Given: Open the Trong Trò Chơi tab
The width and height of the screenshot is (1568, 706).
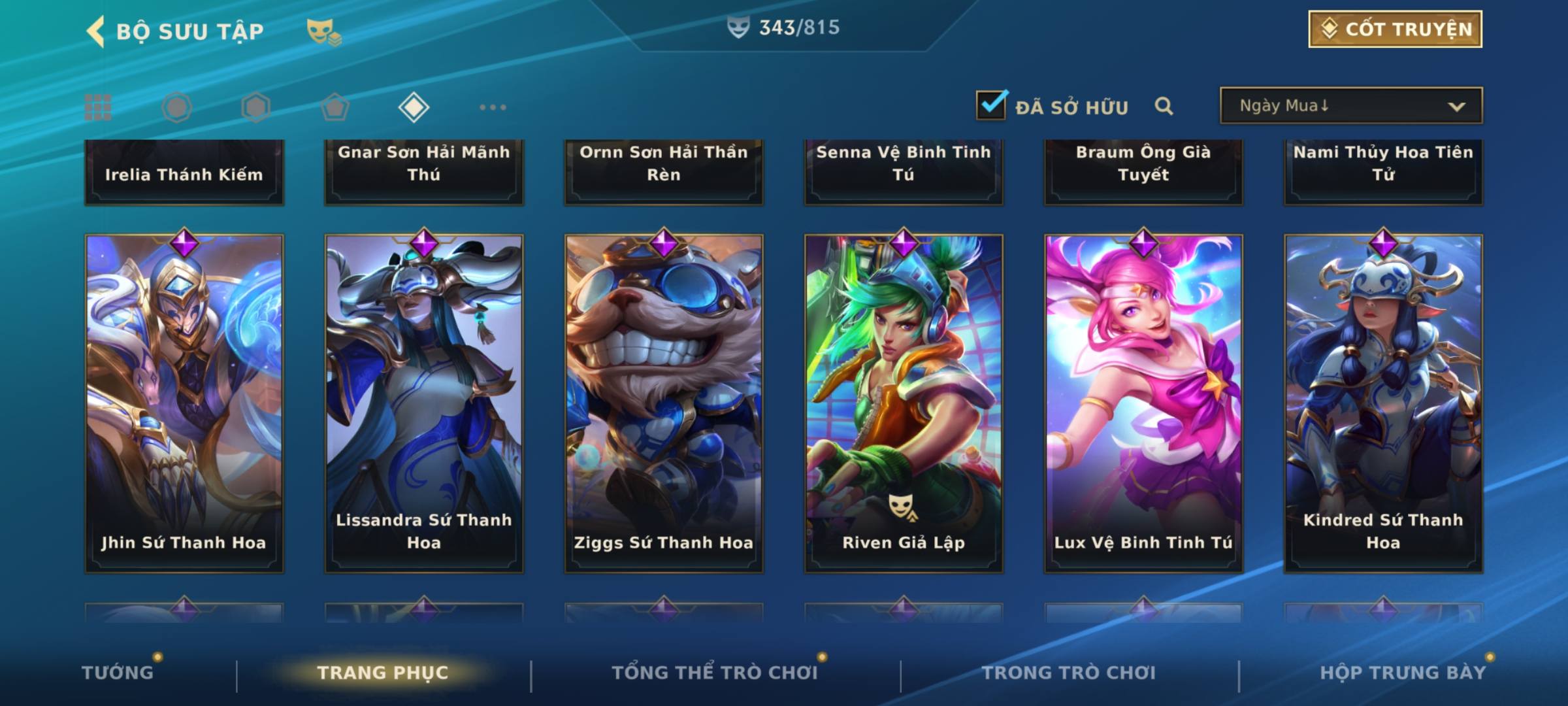Looking at the screenshot, I should pyautogui.click(x=1069, y=673).
